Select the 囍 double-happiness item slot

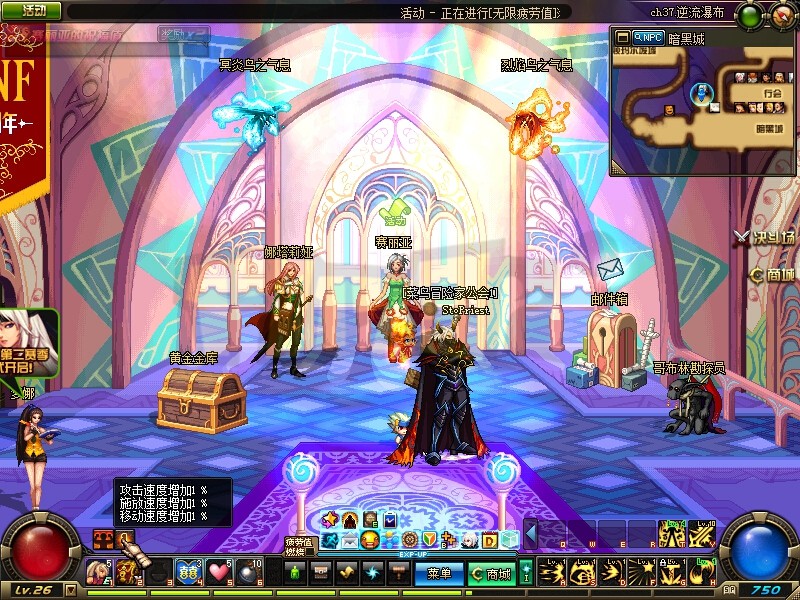(x=187, y=573)
